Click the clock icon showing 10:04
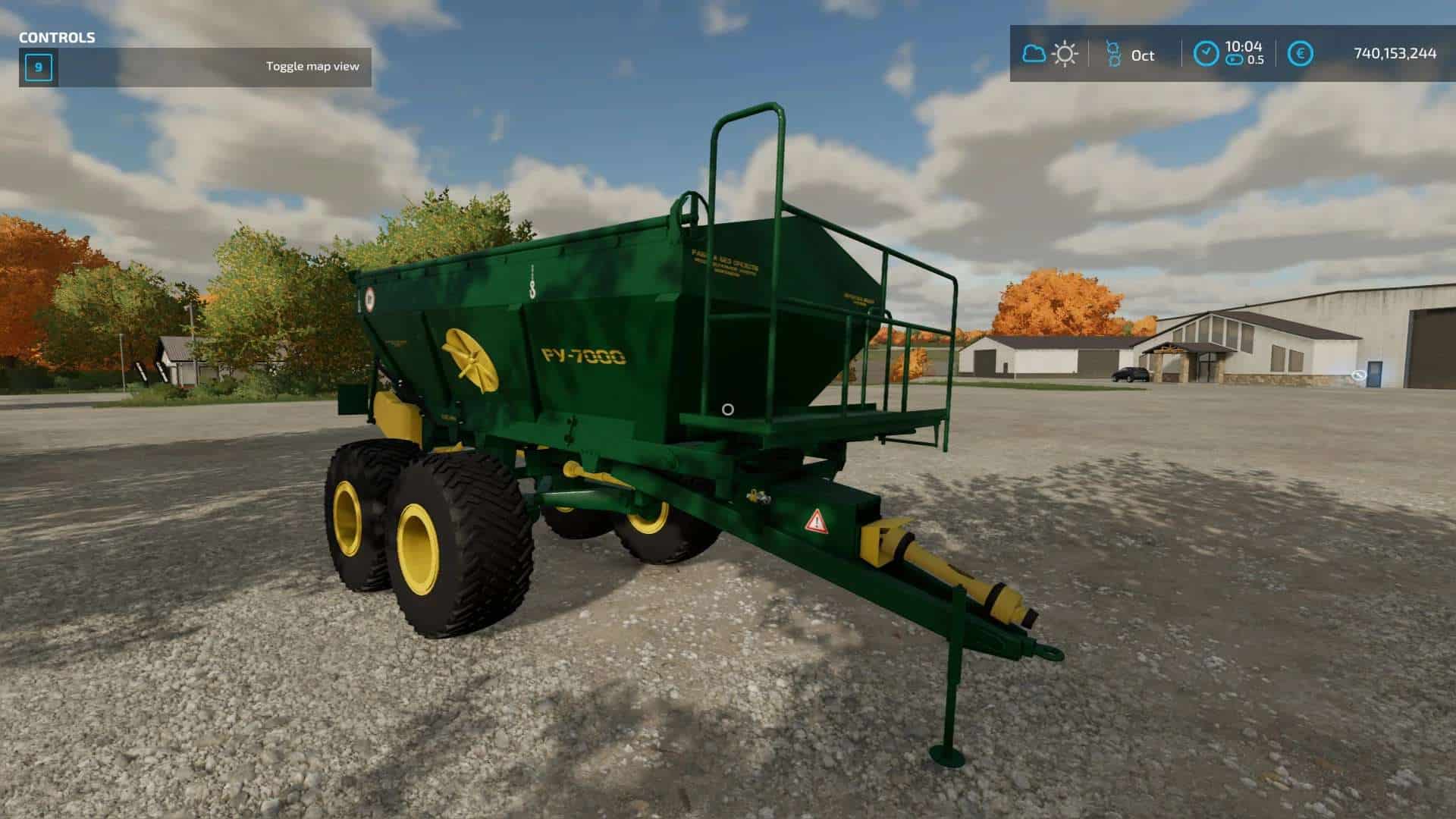This screenshot has height=819, width=1456. click(x=1207, y=52)
